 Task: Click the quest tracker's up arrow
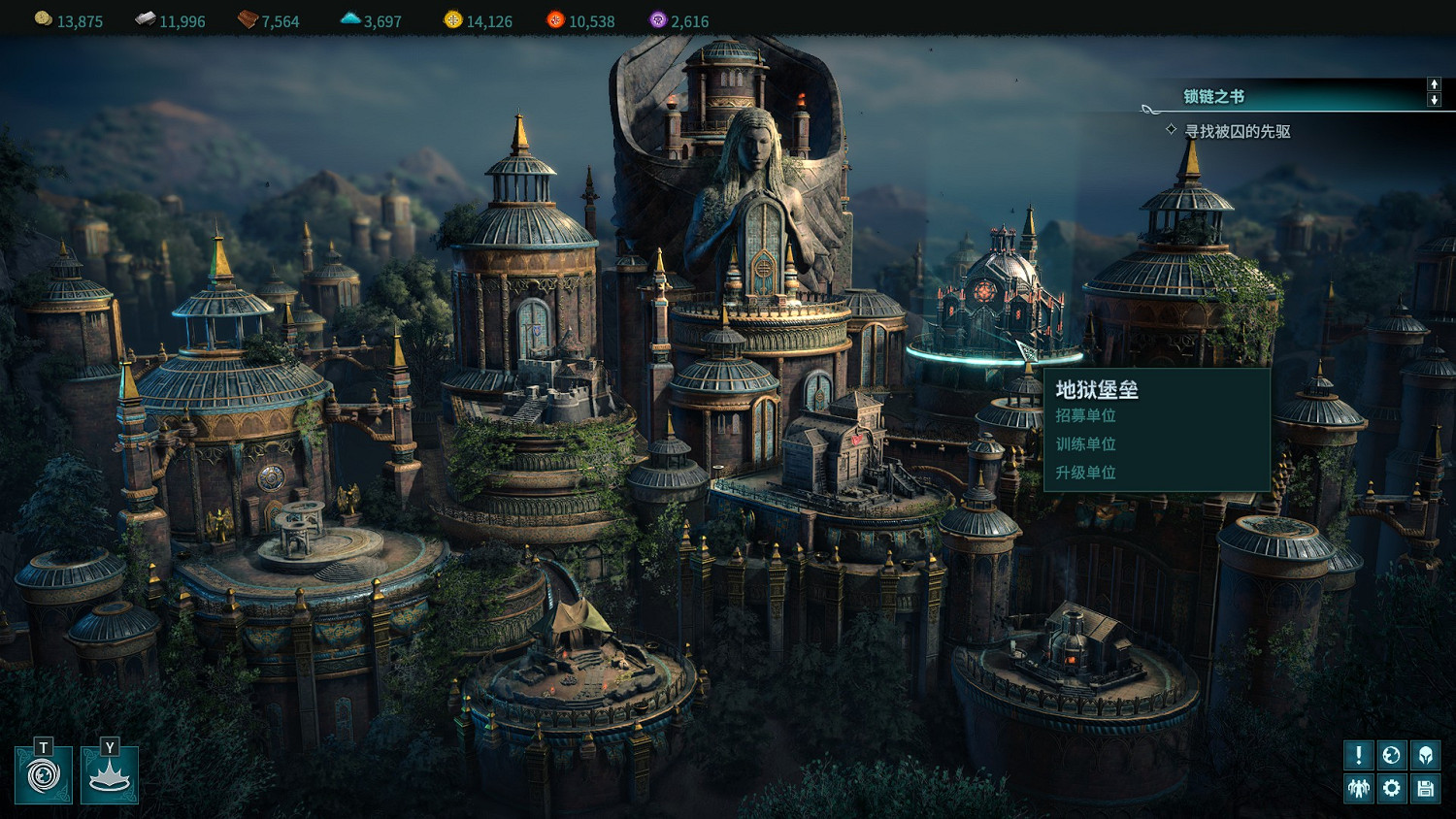1434,84
